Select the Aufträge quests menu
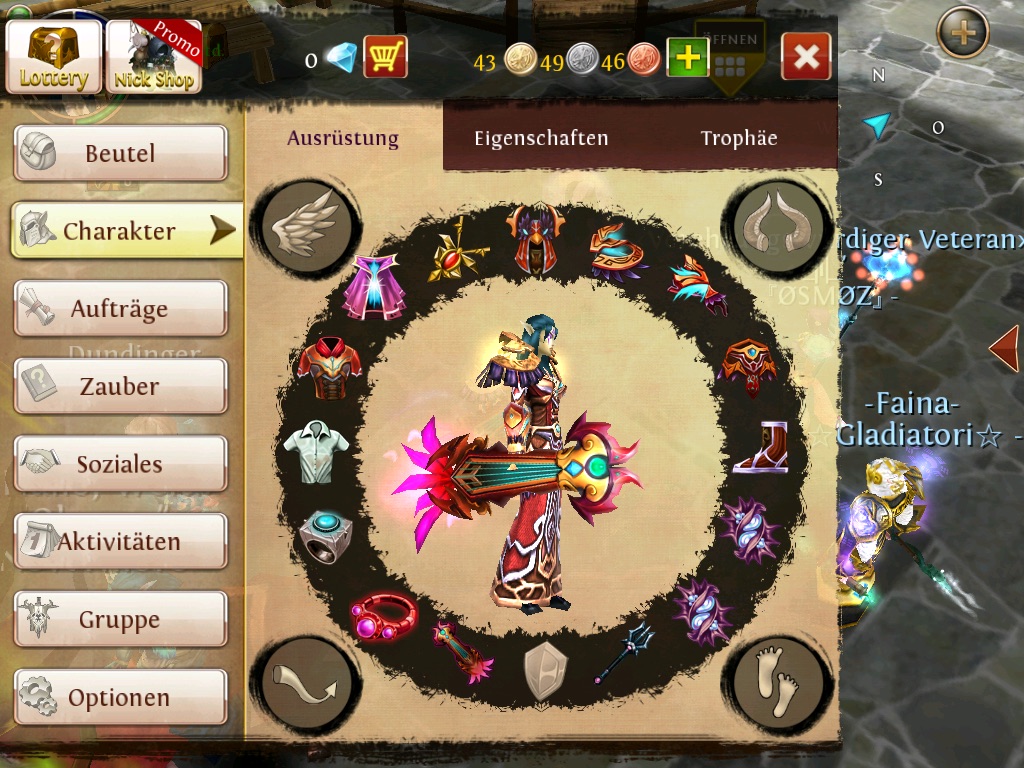This screenshot has width=1024, height=768. click(120, 309)
